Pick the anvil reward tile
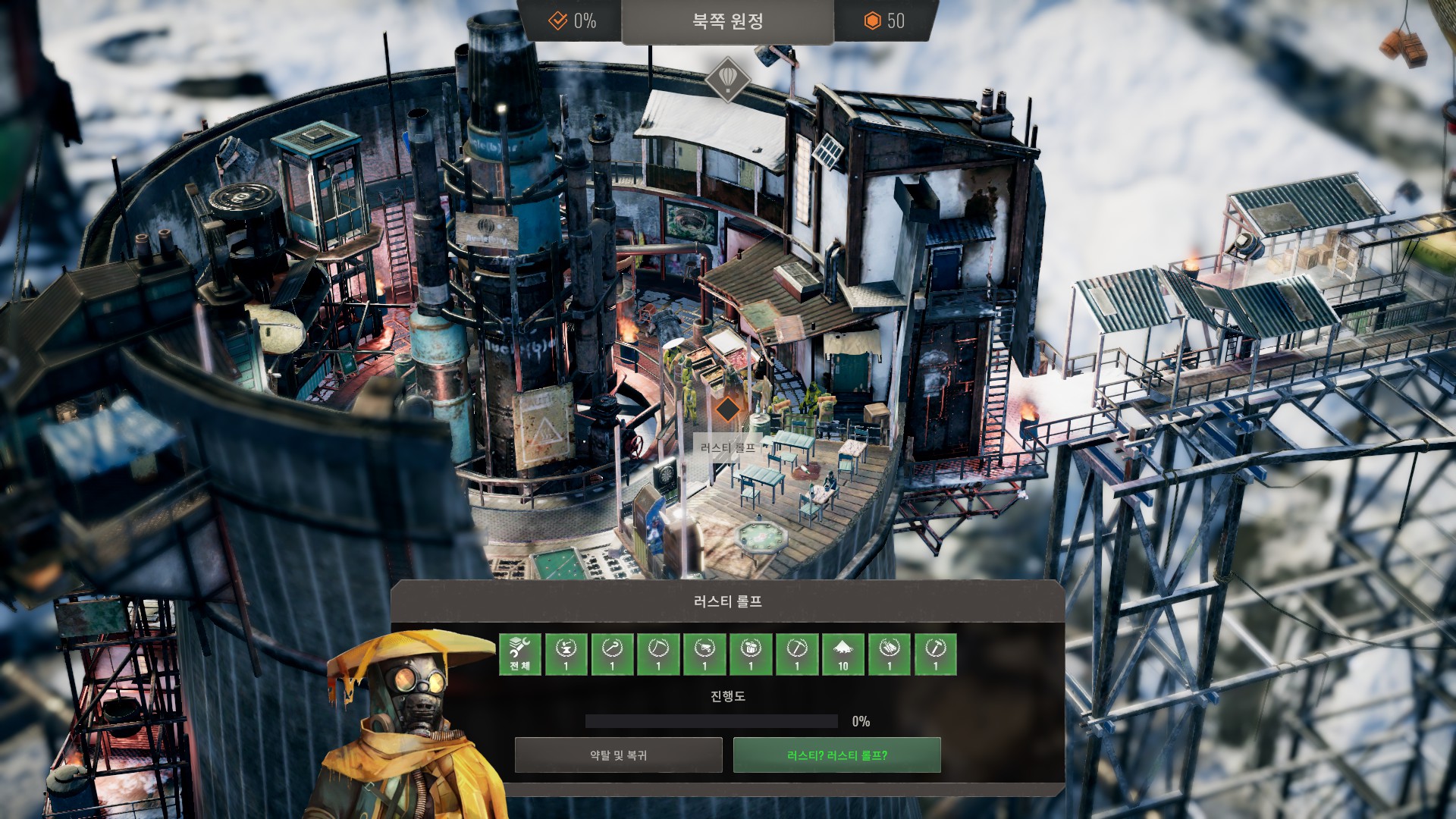Screen dimensions: 1456x819 pos(566,654)
